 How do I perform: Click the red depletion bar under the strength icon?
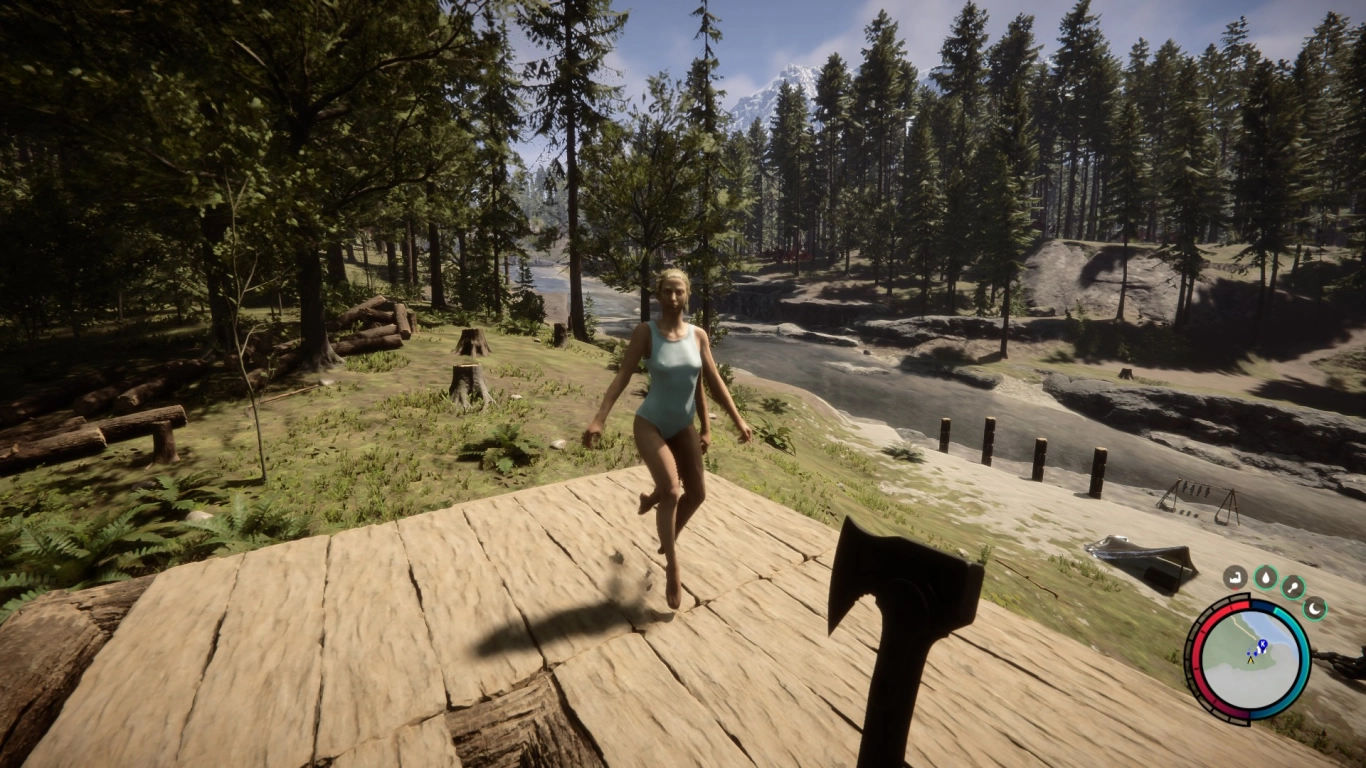pyautogui.click(x=1235, y=587)
